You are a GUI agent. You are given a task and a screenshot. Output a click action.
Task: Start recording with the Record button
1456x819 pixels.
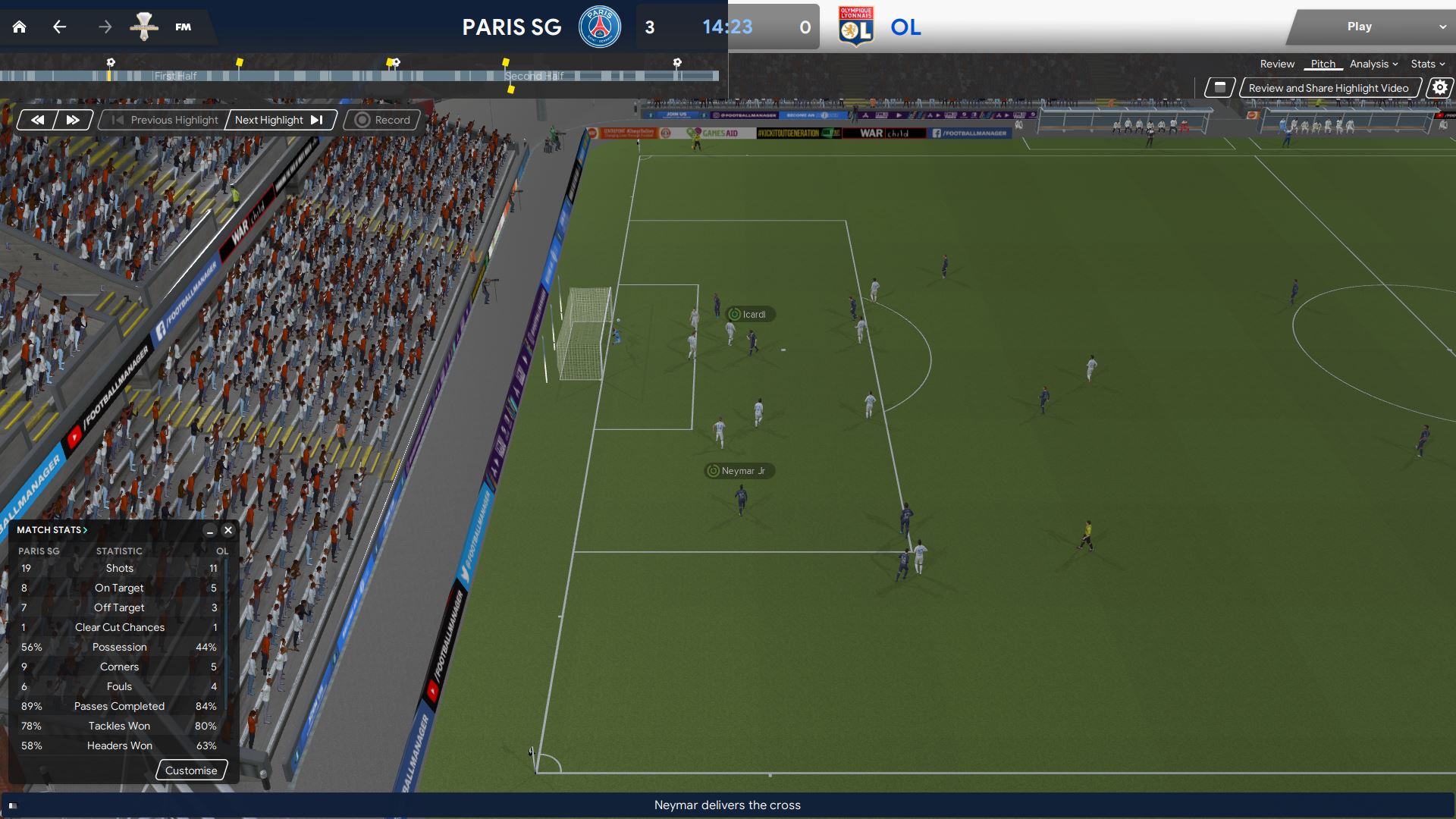pos(383,120)
